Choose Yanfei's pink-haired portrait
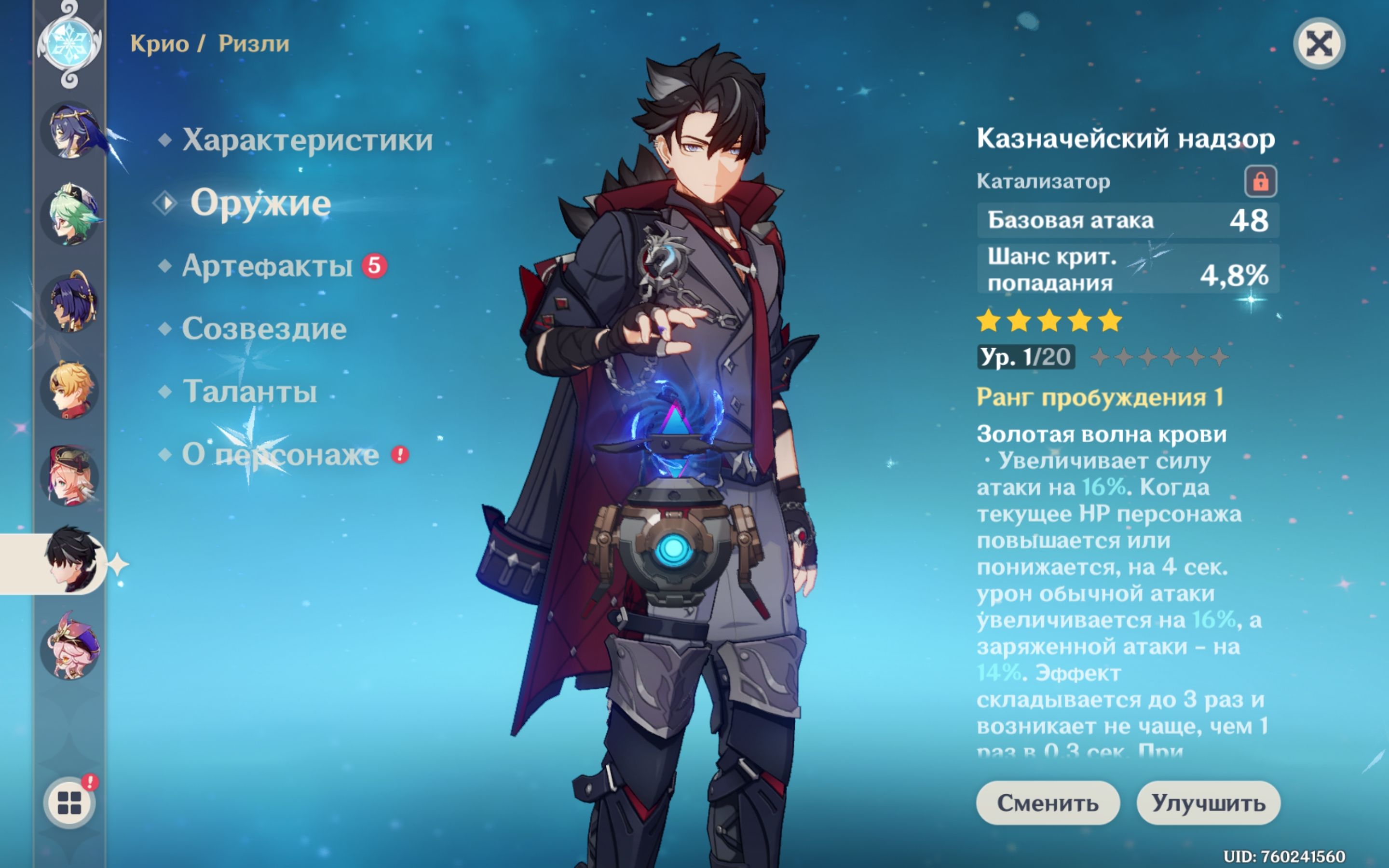 70,476
